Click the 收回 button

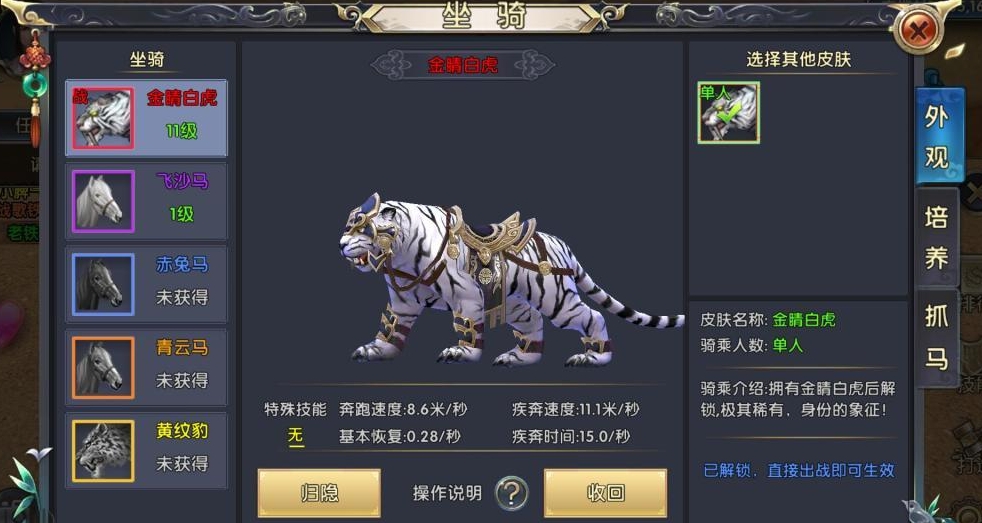[x=605, y=492]
